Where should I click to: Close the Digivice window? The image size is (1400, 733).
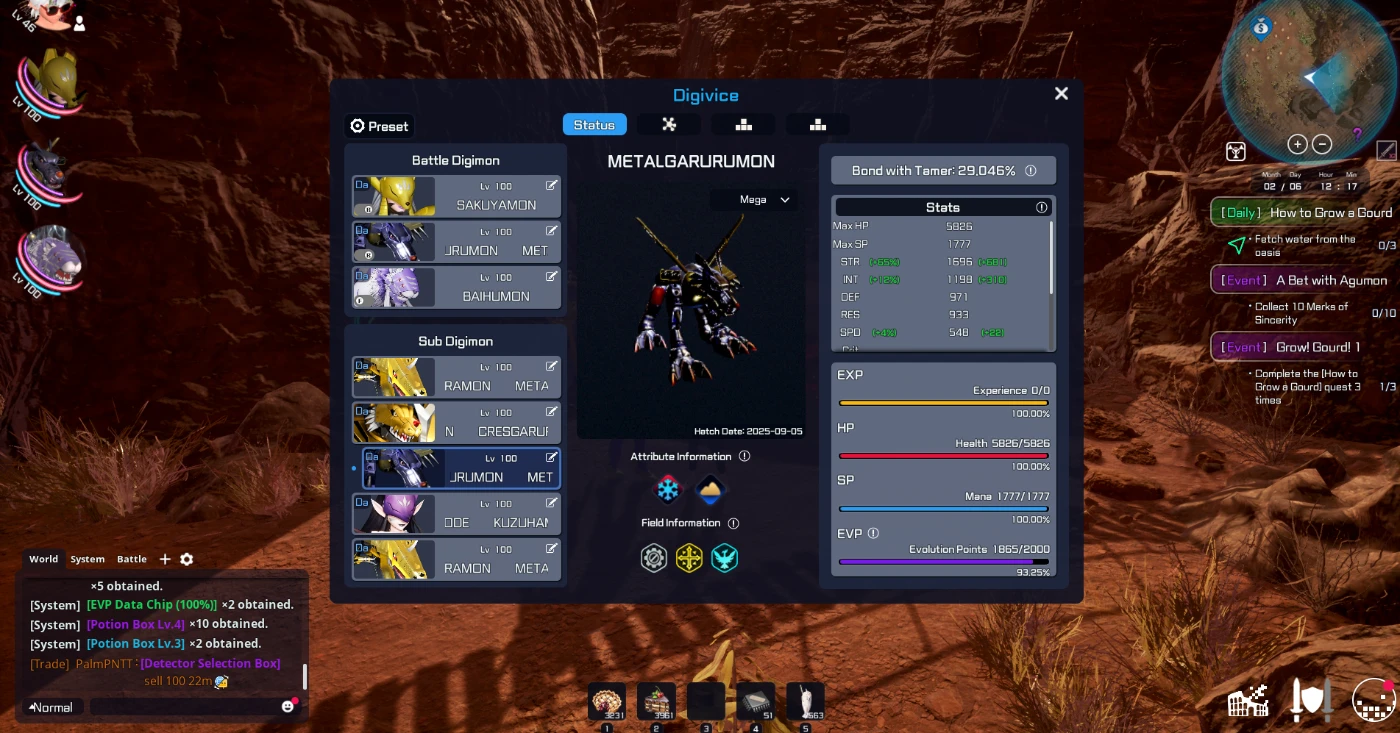[x=1061, y=94]
